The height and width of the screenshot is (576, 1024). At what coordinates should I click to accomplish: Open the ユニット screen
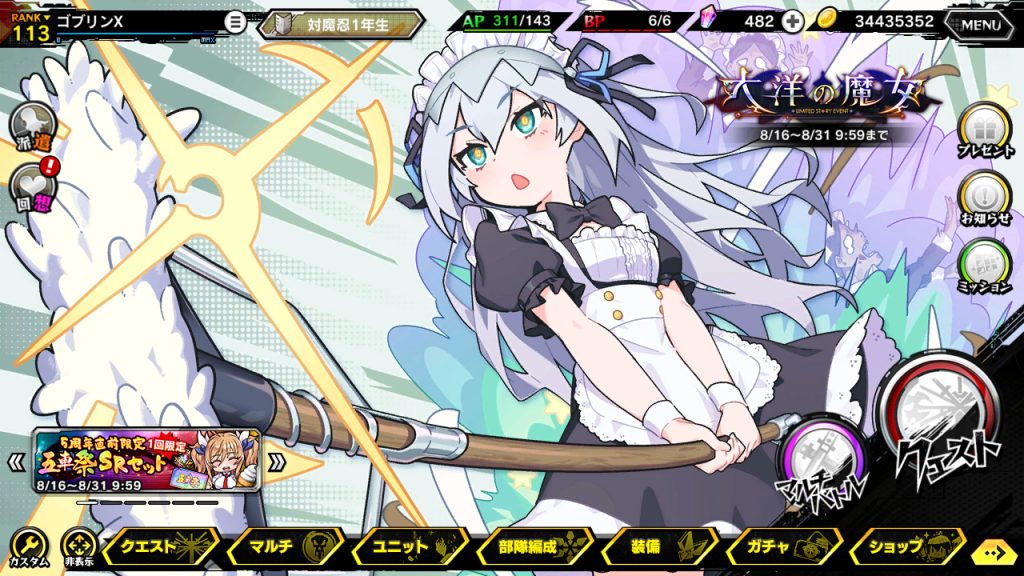point(407,547)
